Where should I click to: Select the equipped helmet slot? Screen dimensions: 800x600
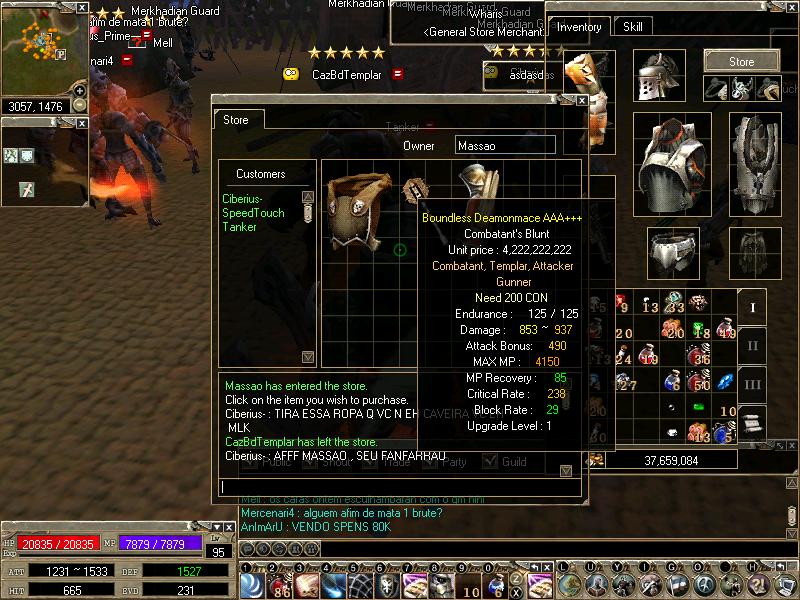pos(660,75)
